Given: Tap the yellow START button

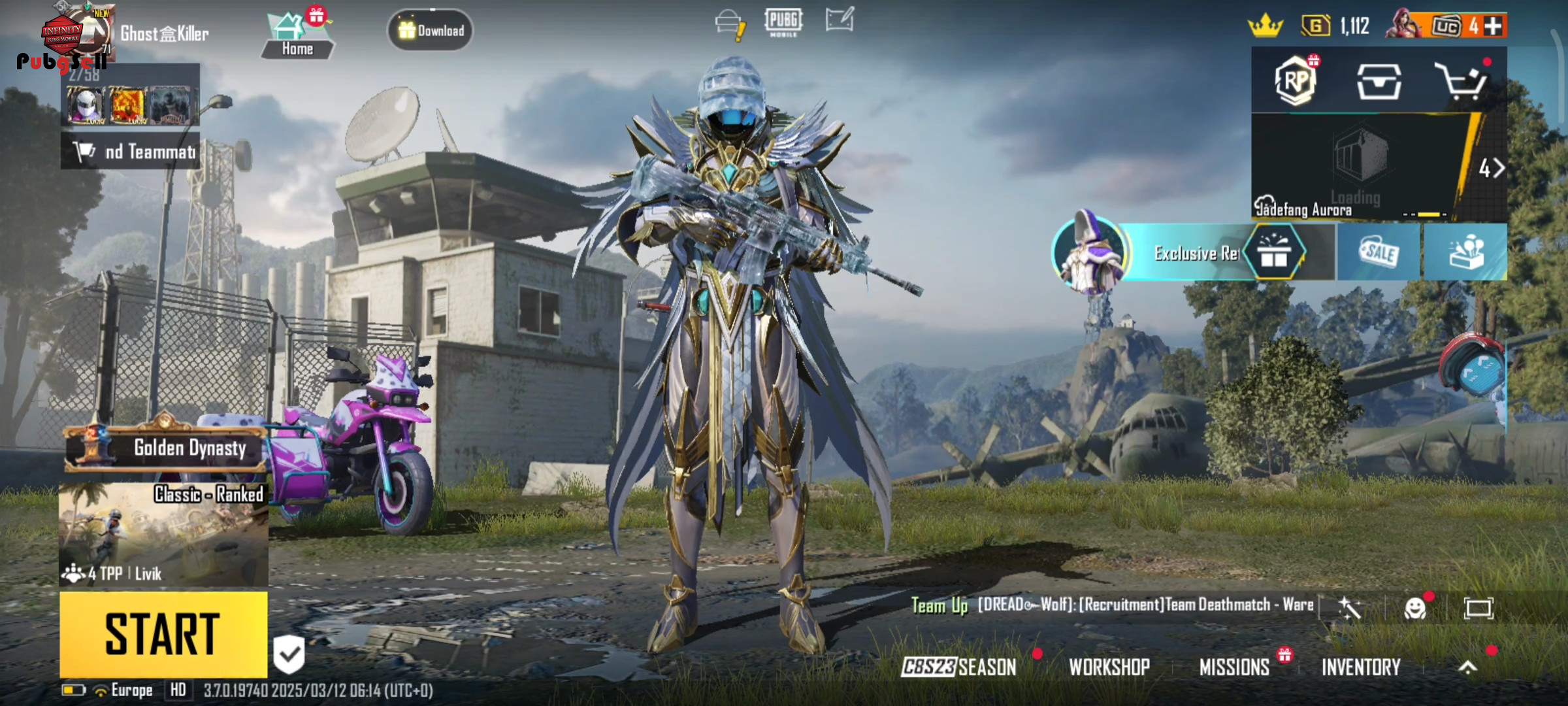Looking at the screenshot, I should pyautogui.click(x=163, y=634).
